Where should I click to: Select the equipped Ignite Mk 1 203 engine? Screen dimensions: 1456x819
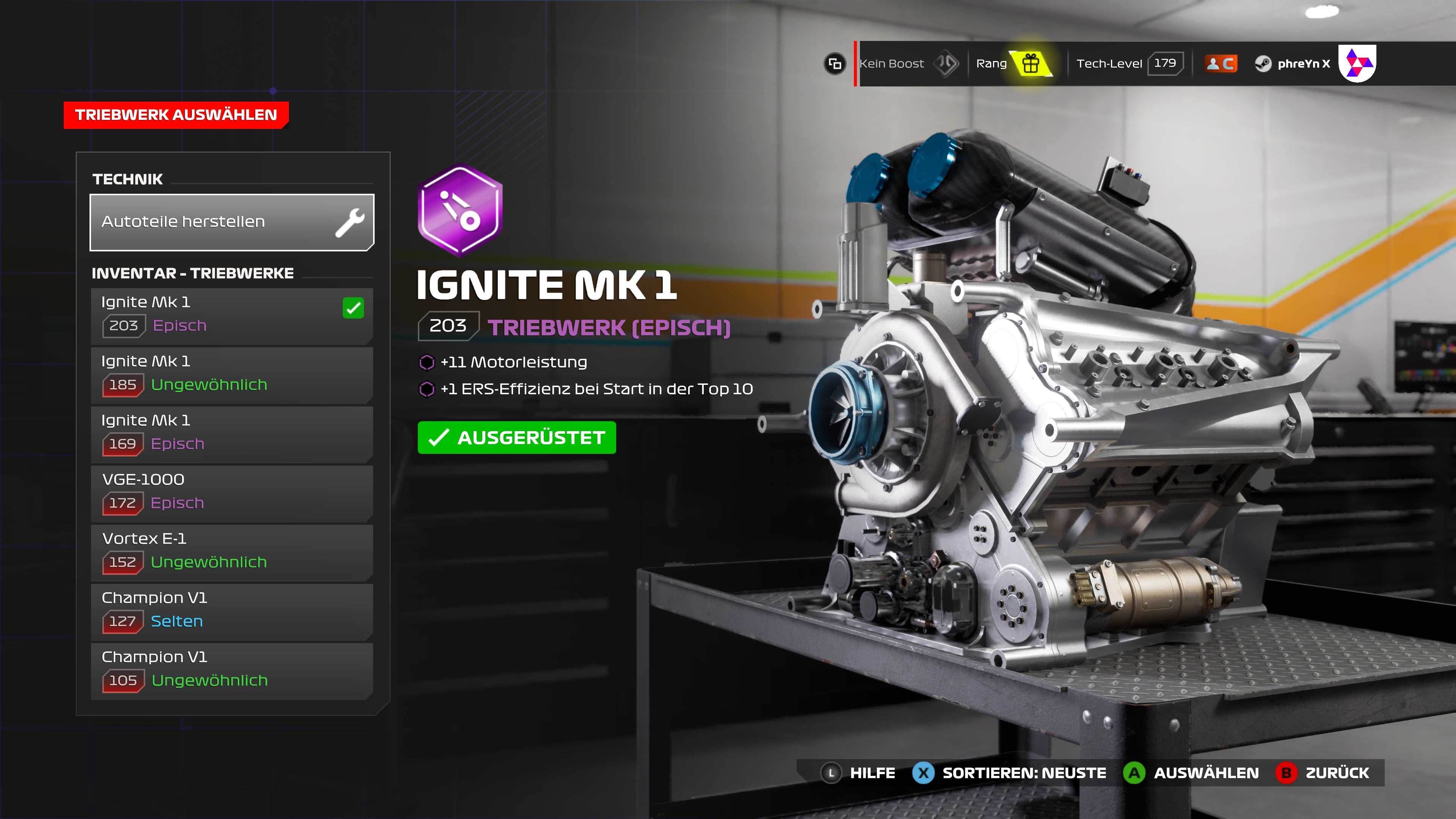232,316
